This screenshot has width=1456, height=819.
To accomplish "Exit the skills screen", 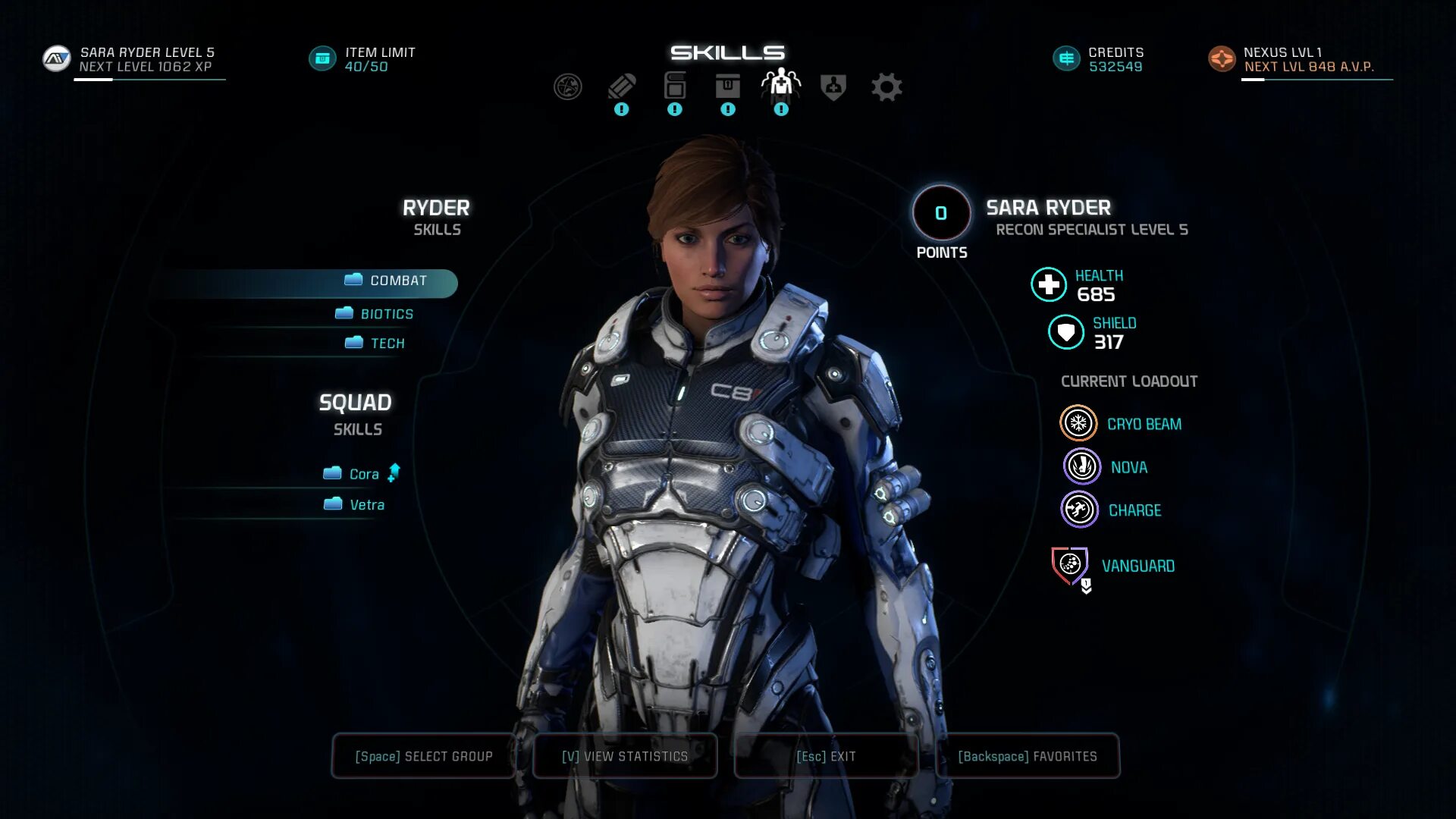I will tap(826, 756).
